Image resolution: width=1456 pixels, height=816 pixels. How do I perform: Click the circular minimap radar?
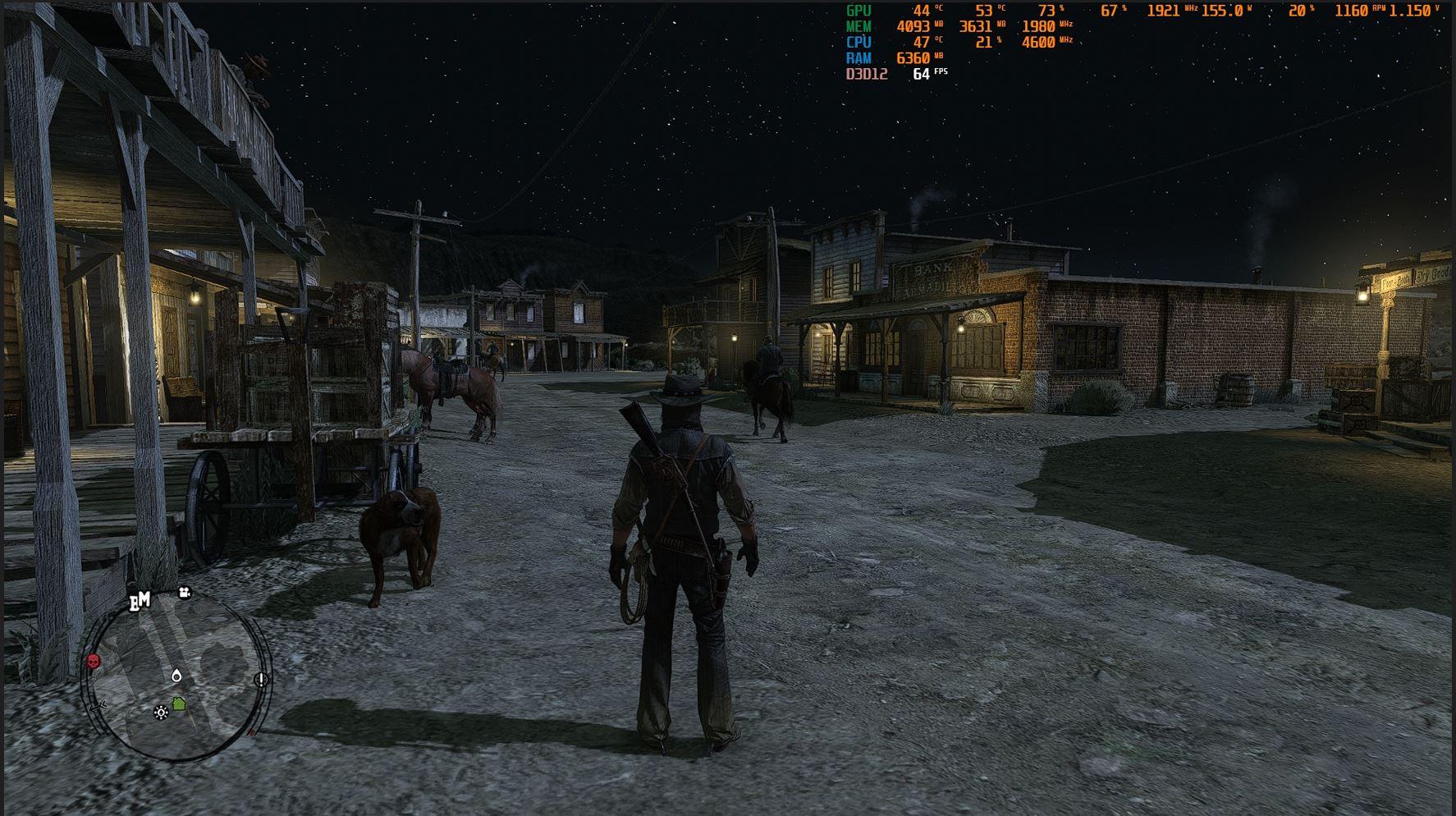pyautogui.click(x=176, y=677)
